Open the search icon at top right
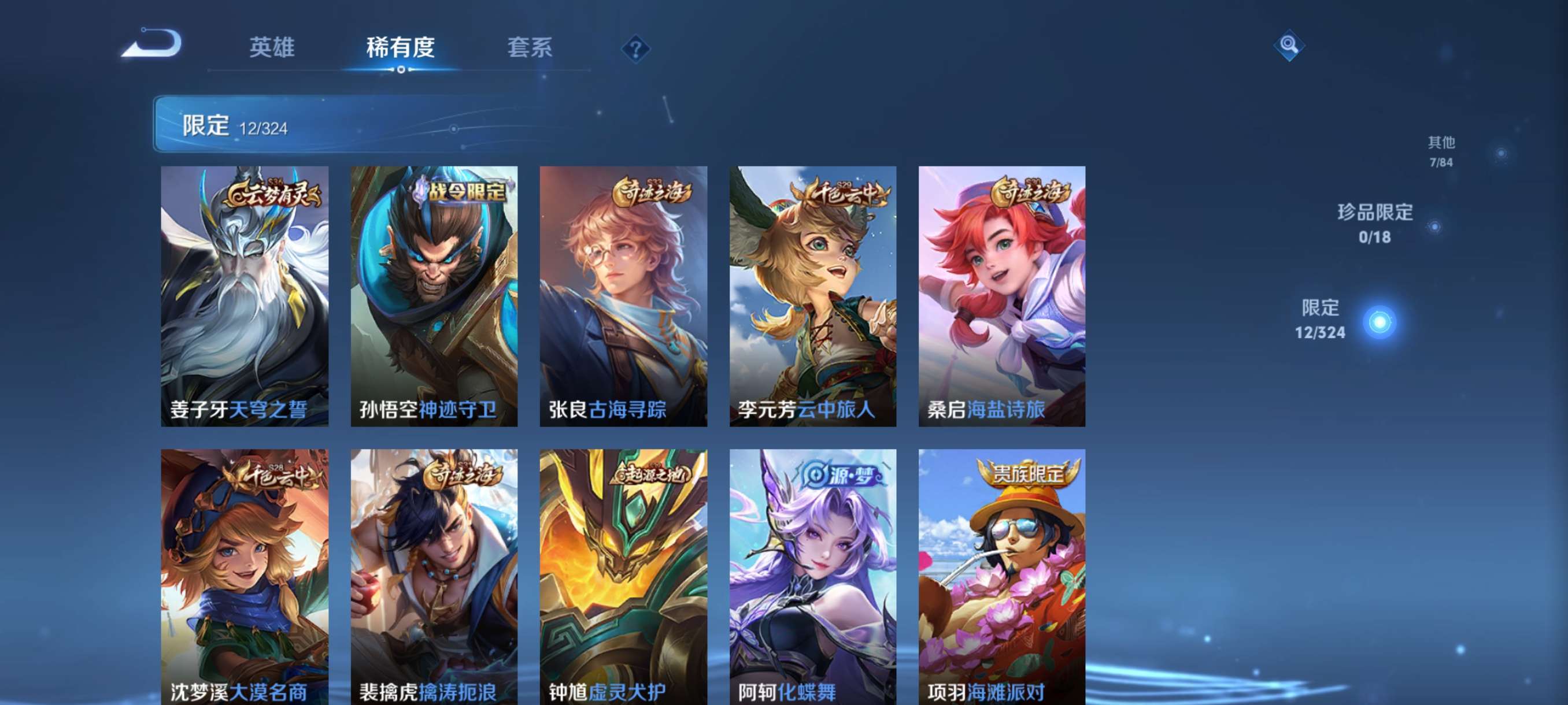Screen dimensions: 1568x705 [1291, 46]
